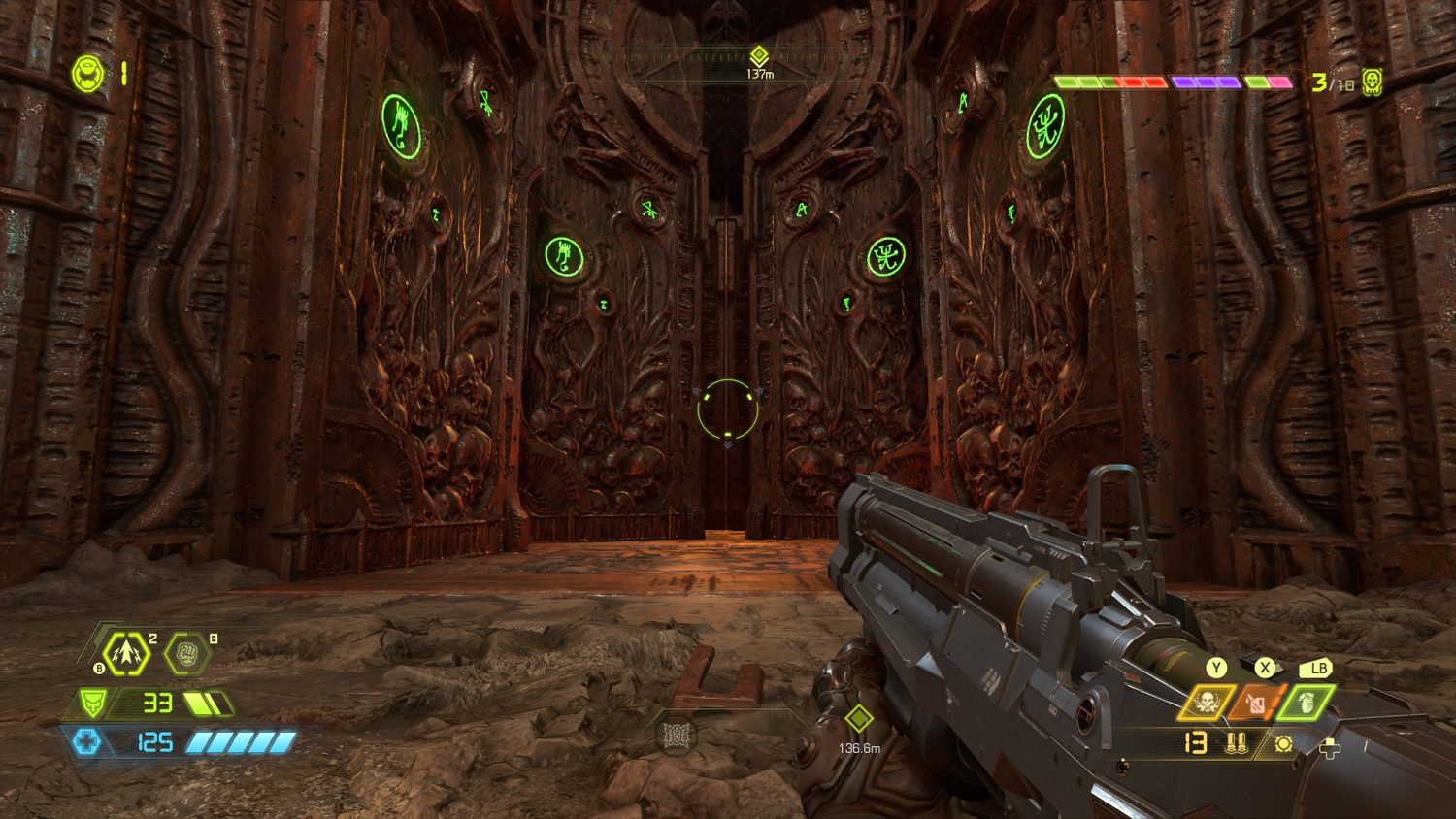Viewport: 1456px width, 819px height.
Task: Toggle the weapon mod gear icon
Action: [1283, 744]
